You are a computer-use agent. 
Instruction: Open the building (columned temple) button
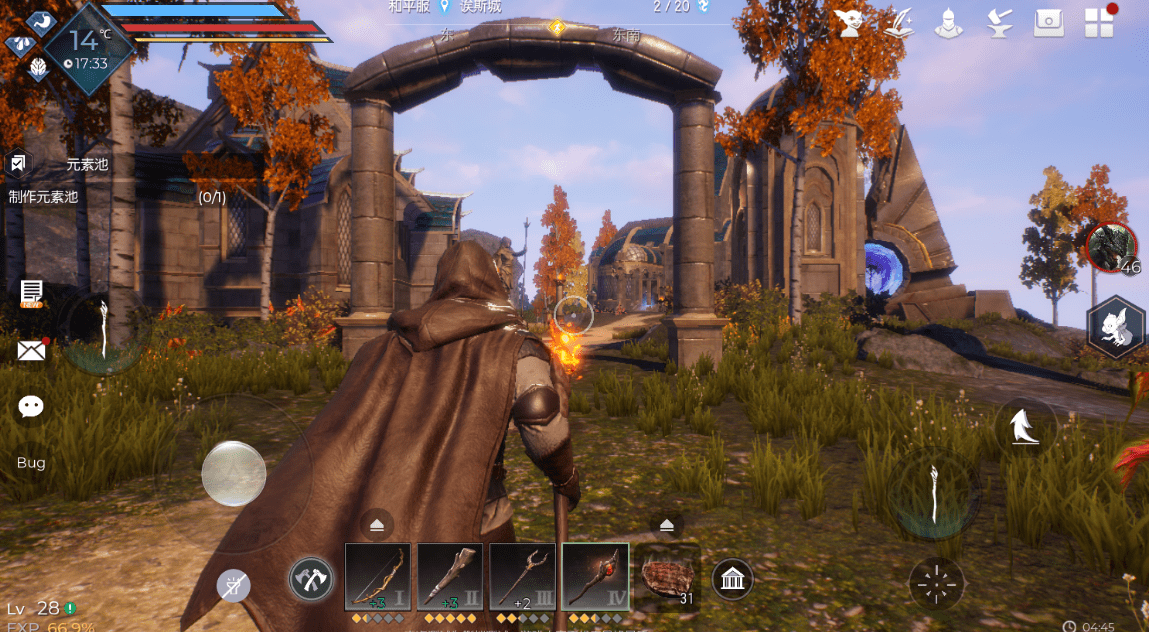point(733,578)
